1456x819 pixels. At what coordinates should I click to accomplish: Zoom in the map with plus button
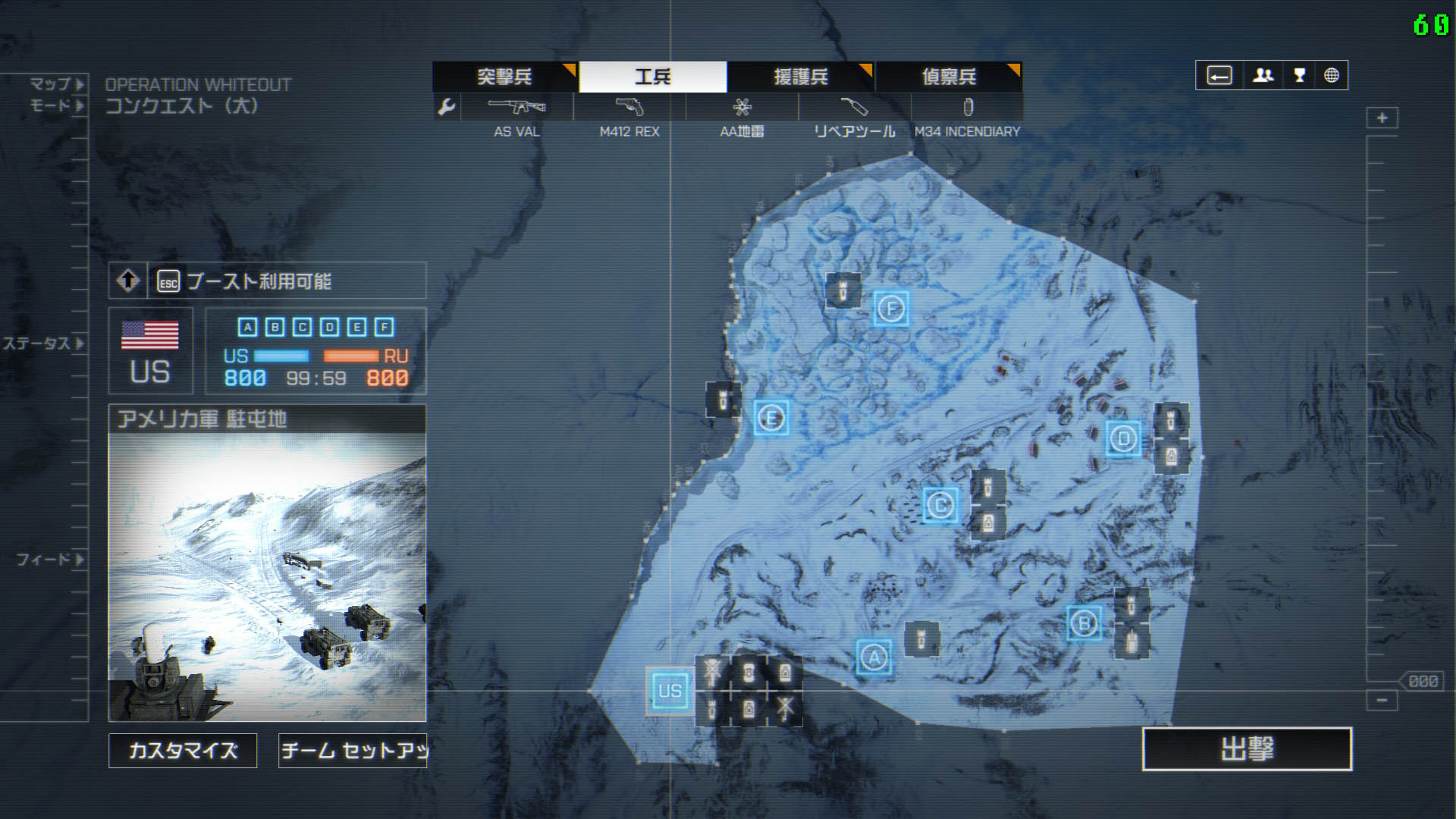tap(1382, 118)
